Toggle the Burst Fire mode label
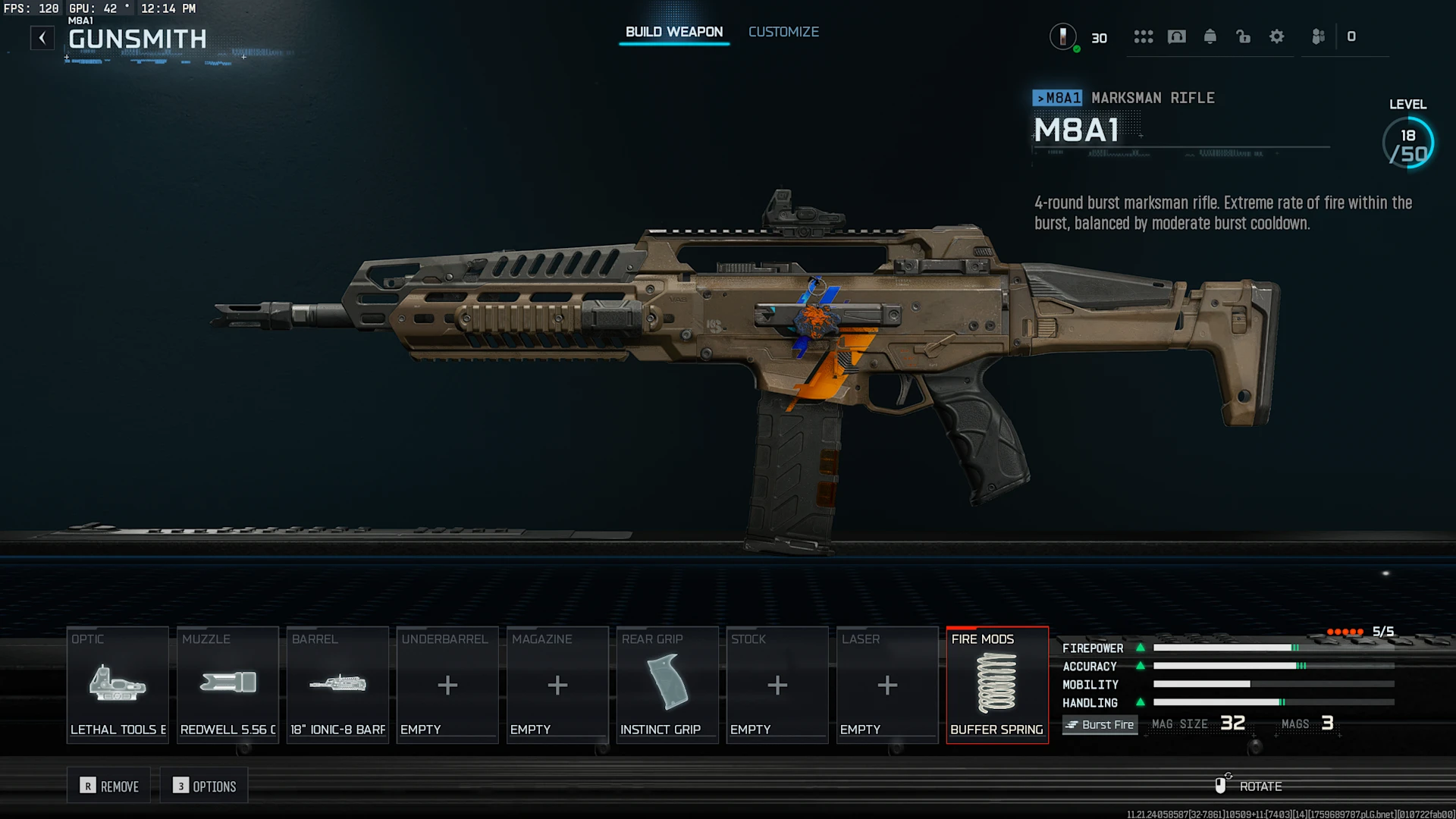 [x=1100, y=725]
